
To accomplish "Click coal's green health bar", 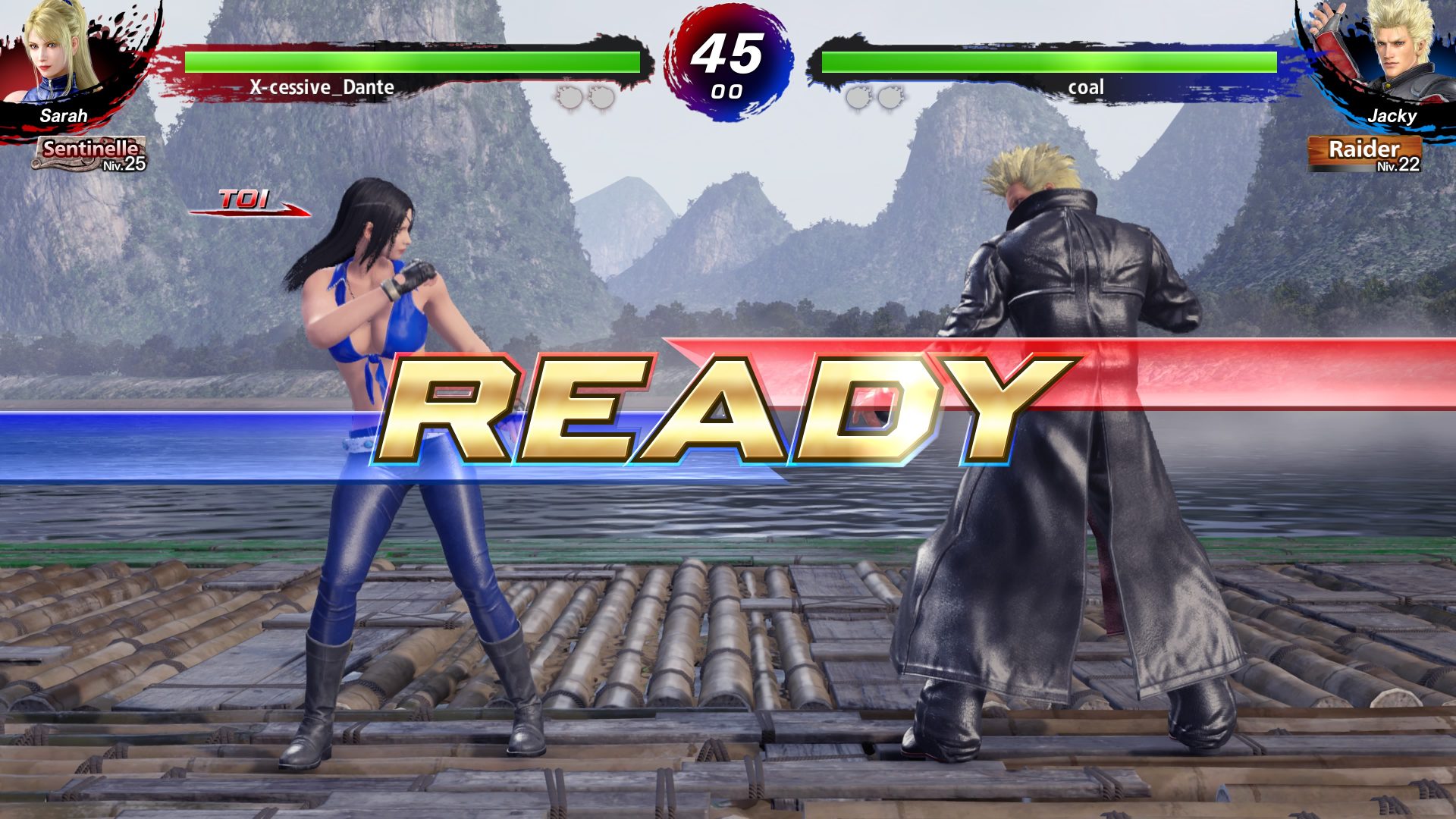I will (1046, 61).
